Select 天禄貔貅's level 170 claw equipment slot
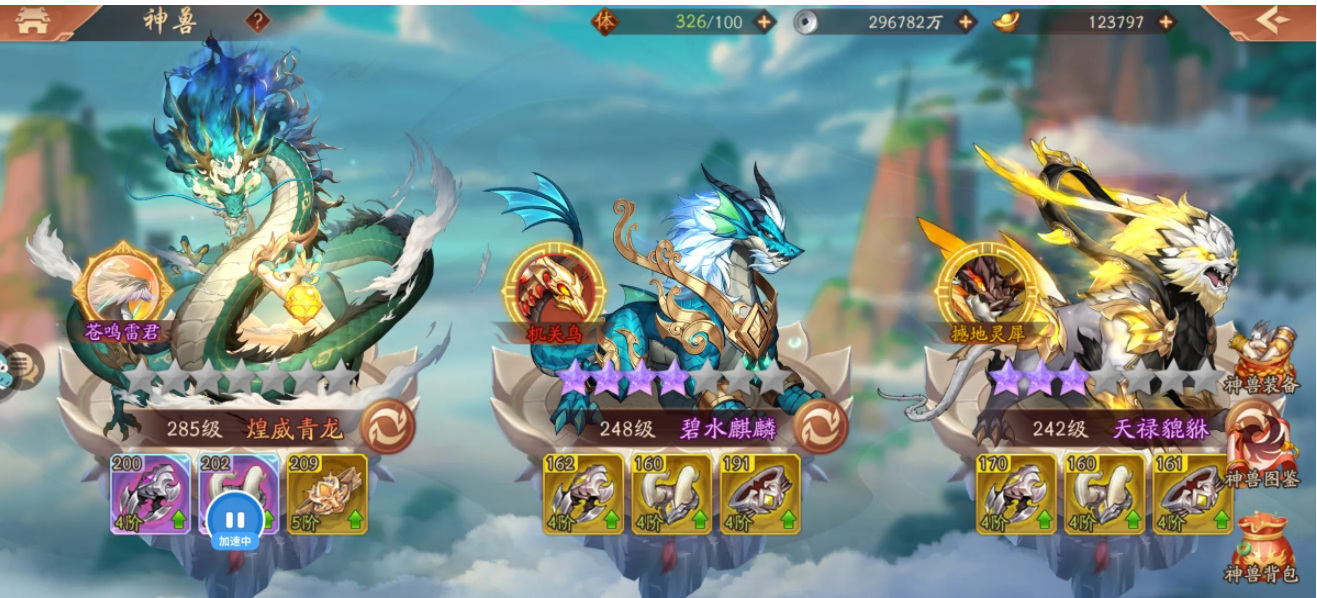 [1016, 494]
